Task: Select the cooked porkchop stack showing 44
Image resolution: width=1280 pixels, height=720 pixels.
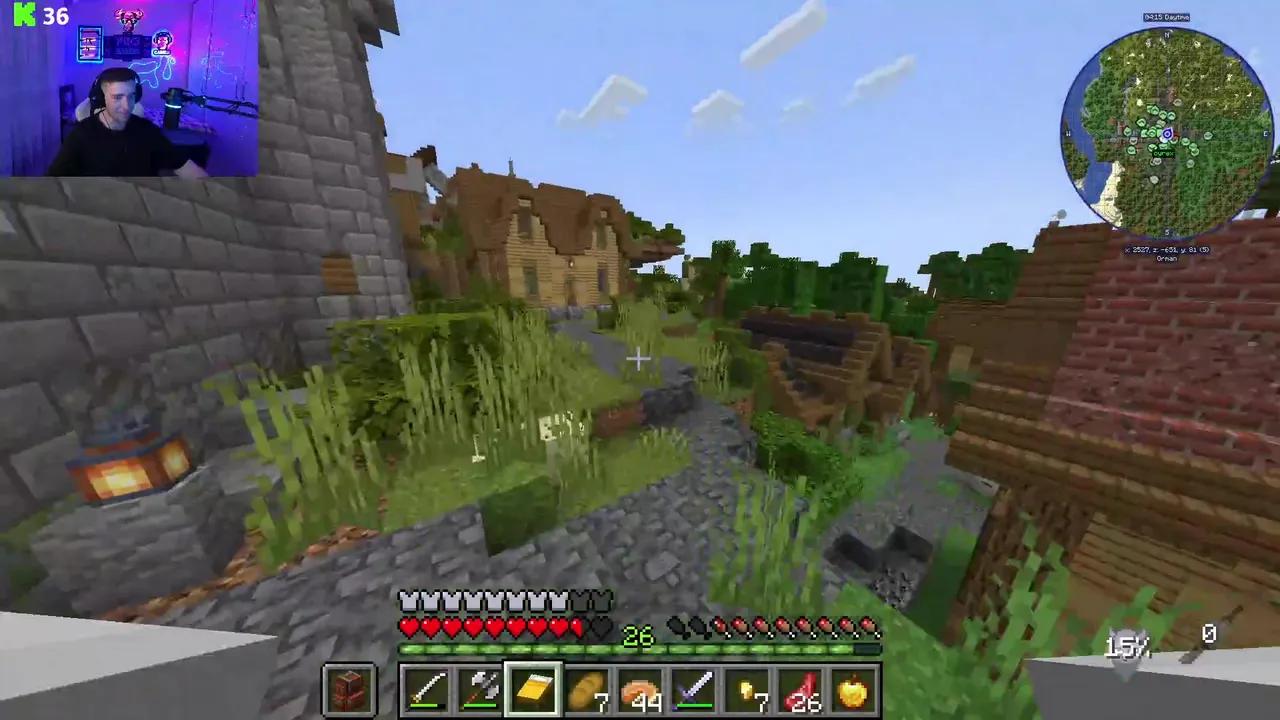Action: point(640,688)
